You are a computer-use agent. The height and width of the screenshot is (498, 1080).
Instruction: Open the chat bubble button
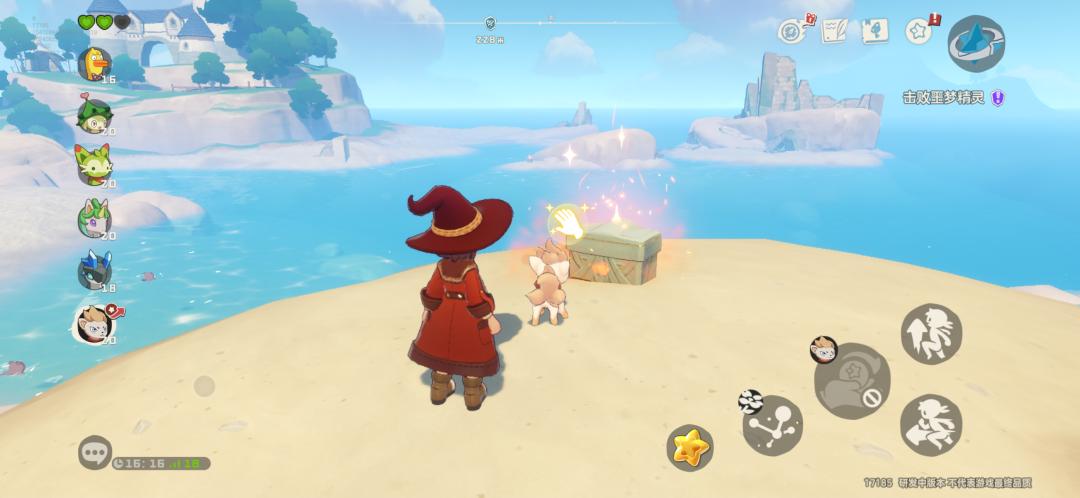[95, 452]
